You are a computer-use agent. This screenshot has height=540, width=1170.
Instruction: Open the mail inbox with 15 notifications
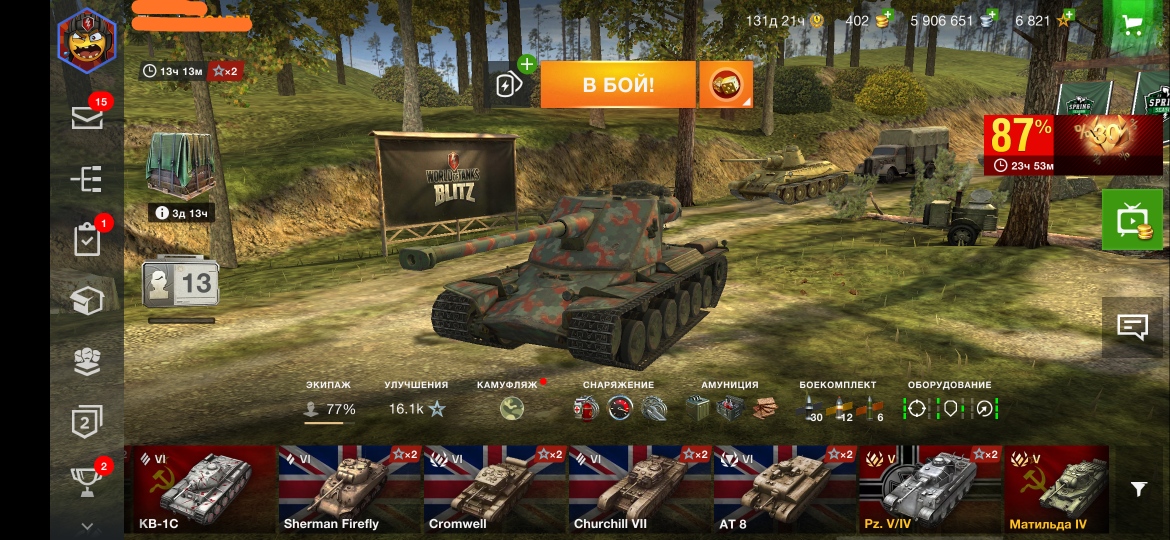87,117
